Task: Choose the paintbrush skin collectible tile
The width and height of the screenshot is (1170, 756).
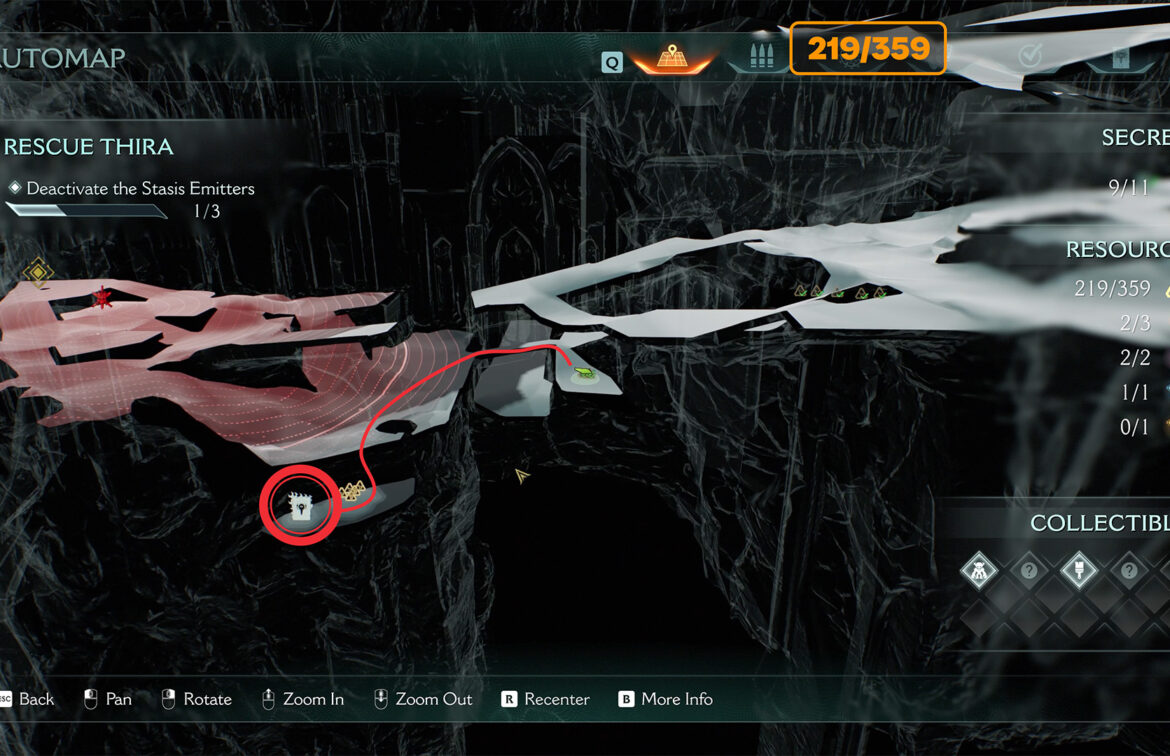Action: click(1078, 572)
